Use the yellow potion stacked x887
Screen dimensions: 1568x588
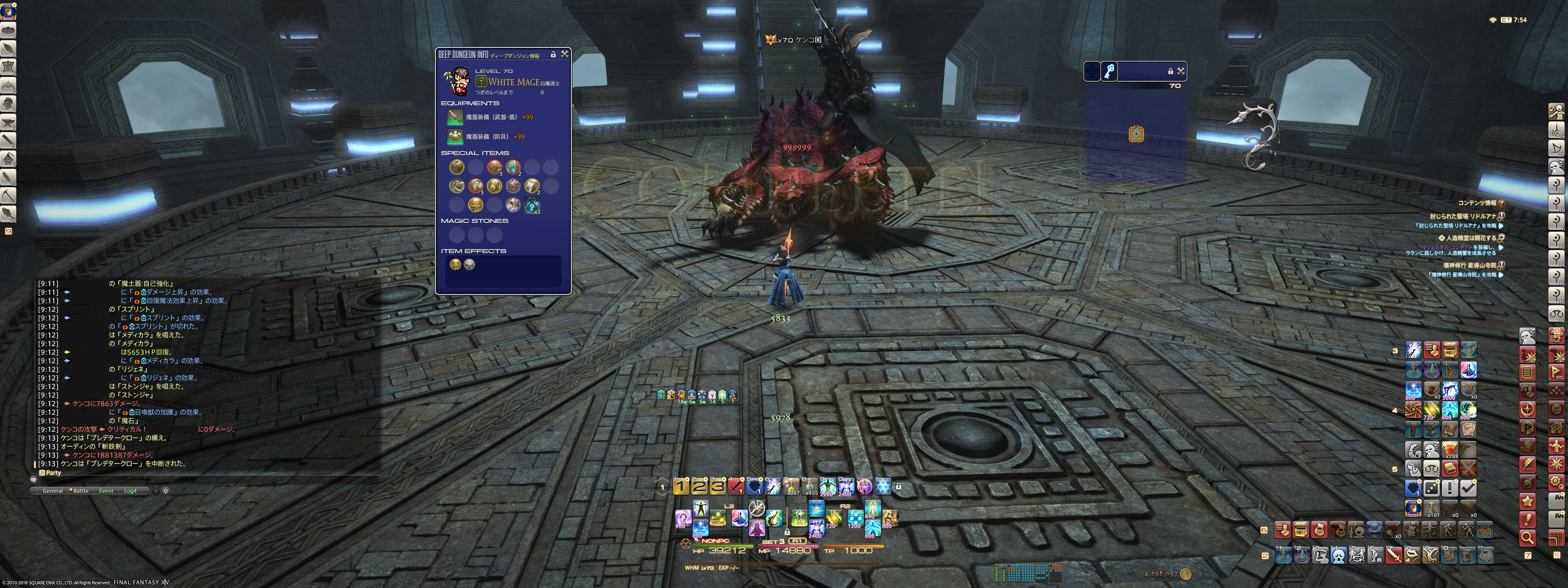[791, 486]
